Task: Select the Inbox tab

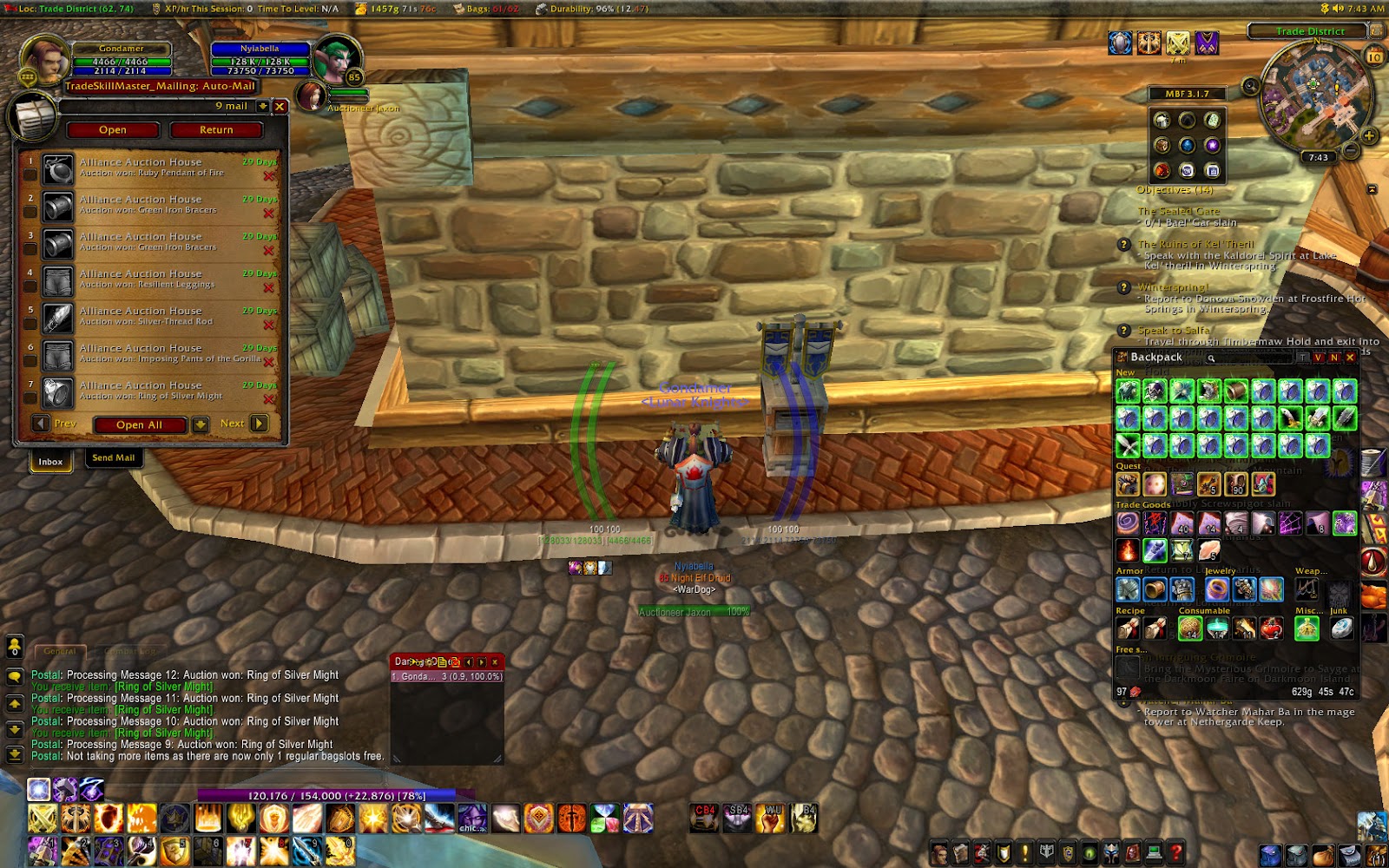Action: point(49,462)
